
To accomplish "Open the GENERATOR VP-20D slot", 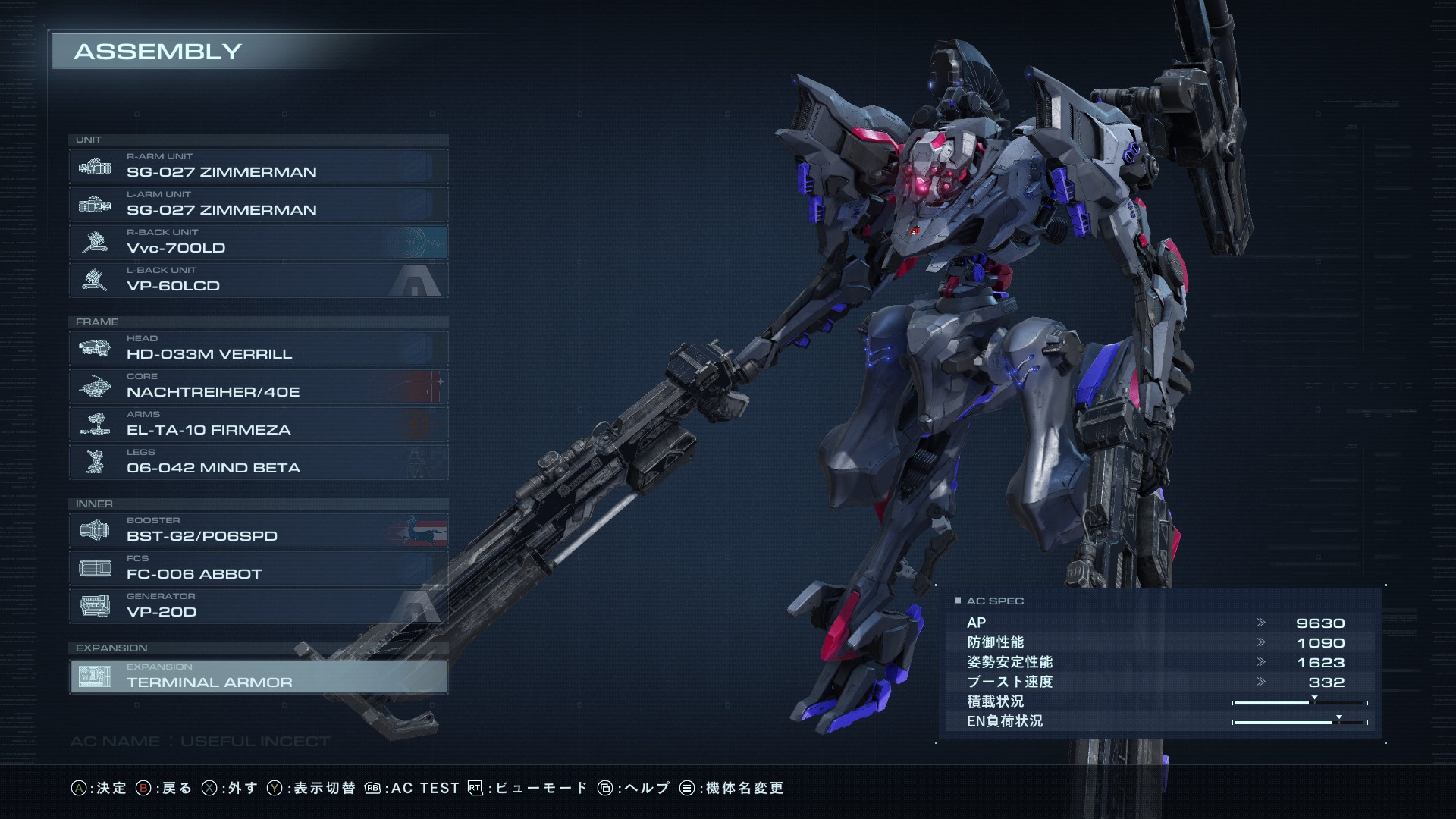I will [x=258, y=607].
